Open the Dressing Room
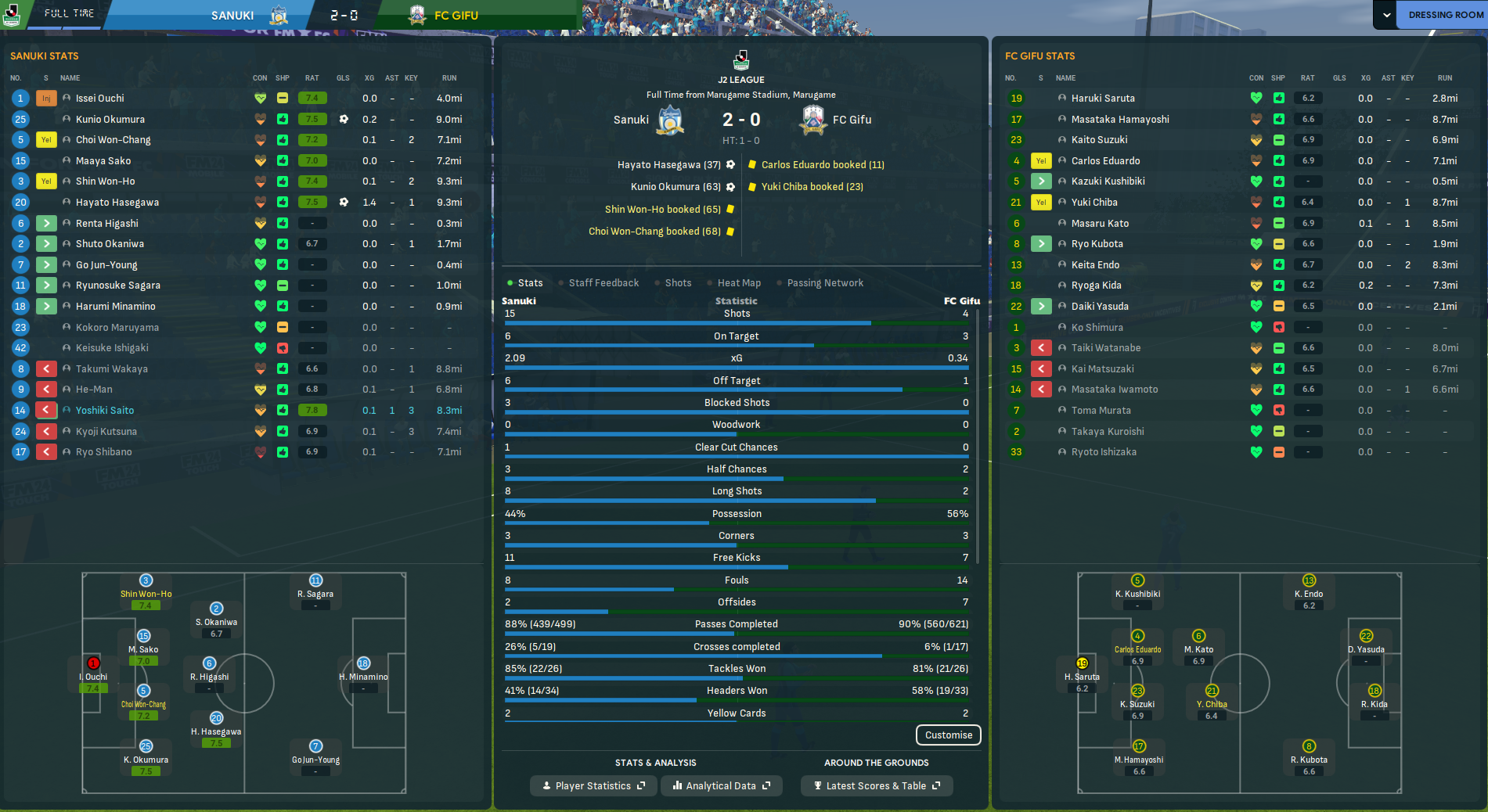The width and height of the screenshot is (1488, 812). pos(1445,15)
